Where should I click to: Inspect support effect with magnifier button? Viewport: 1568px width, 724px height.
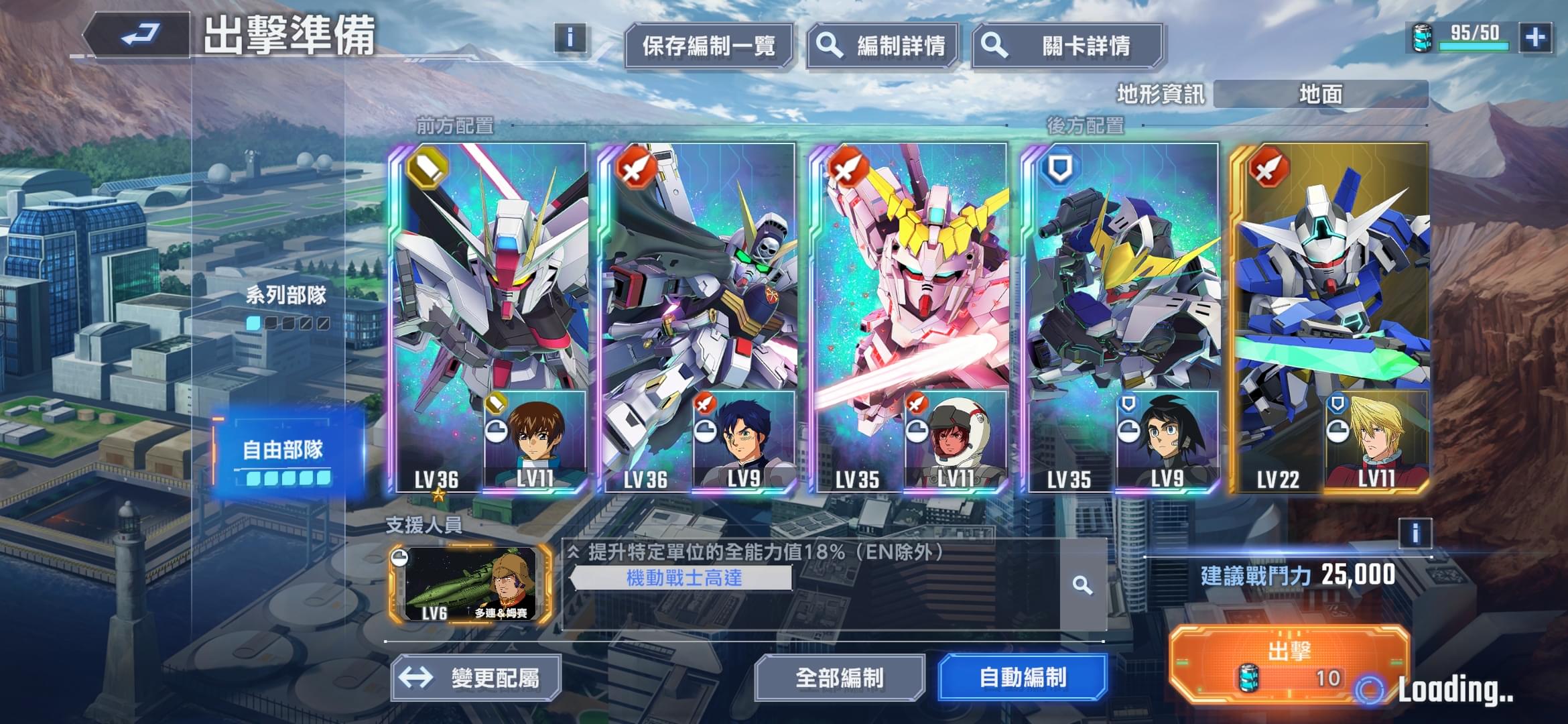1082,585
